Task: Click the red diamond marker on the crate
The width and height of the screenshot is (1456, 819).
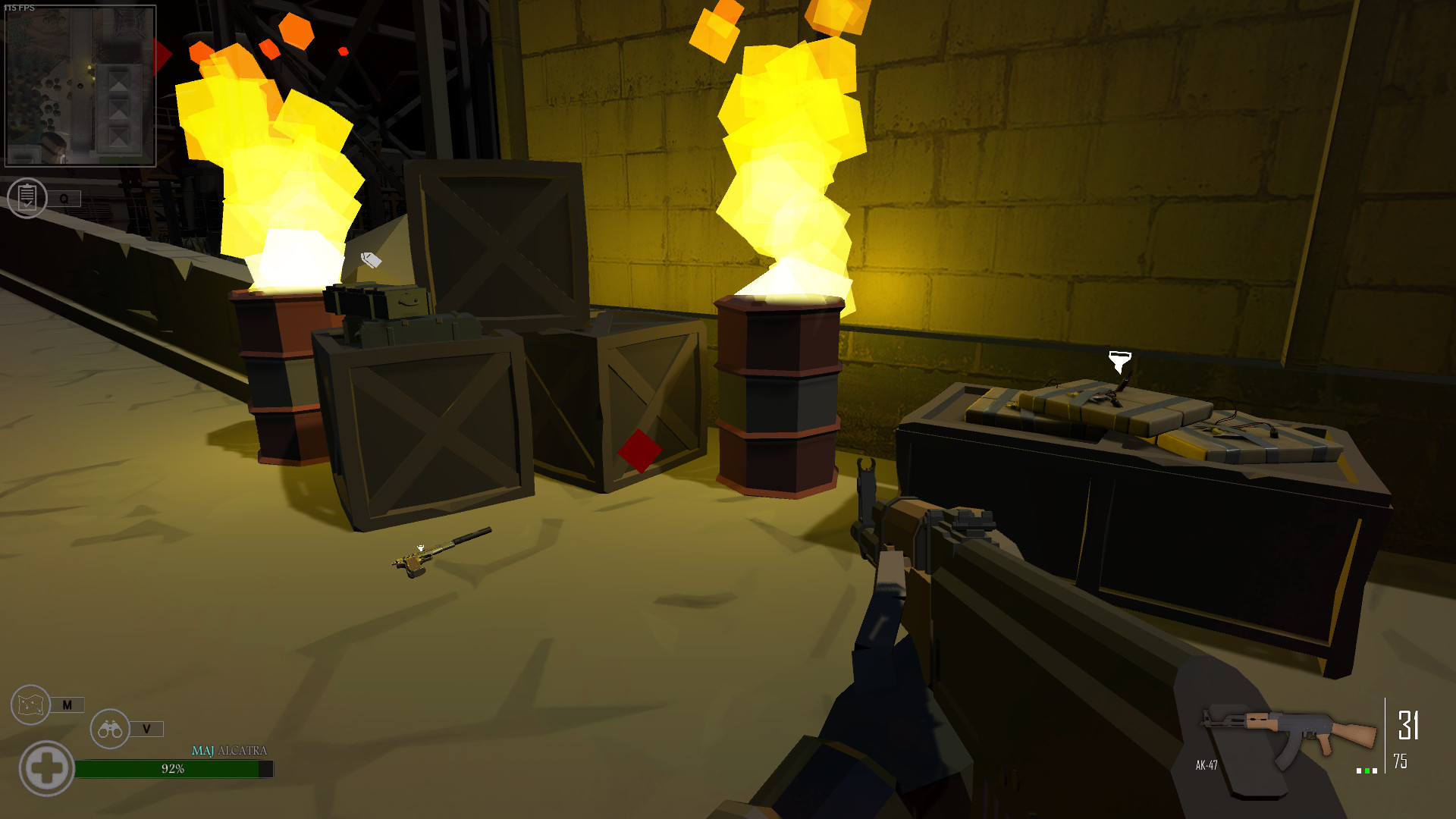Action: [x=639, y=450]
